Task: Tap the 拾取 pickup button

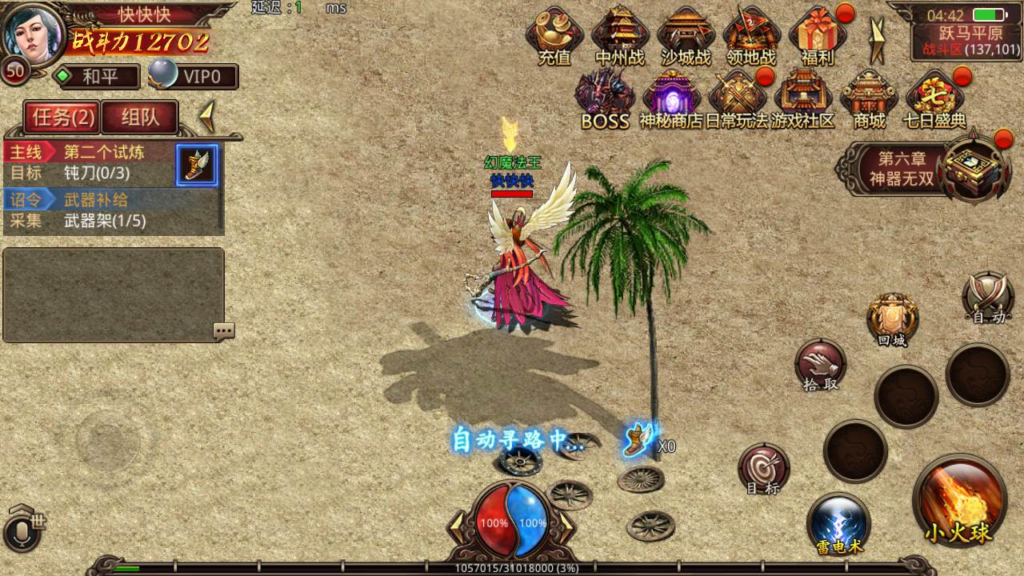Action: click(820, 364)
